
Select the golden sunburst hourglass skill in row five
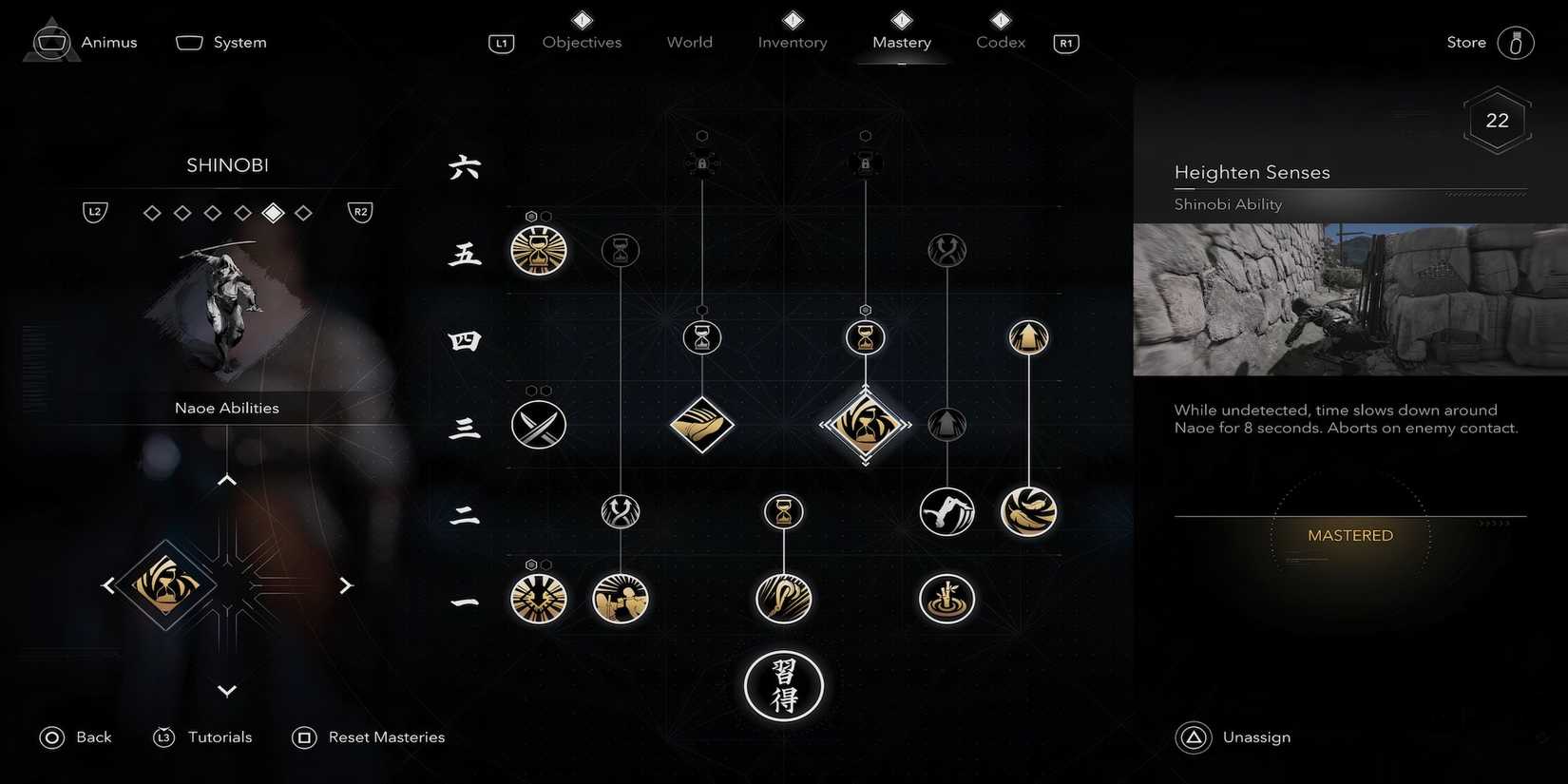point(538,250)
